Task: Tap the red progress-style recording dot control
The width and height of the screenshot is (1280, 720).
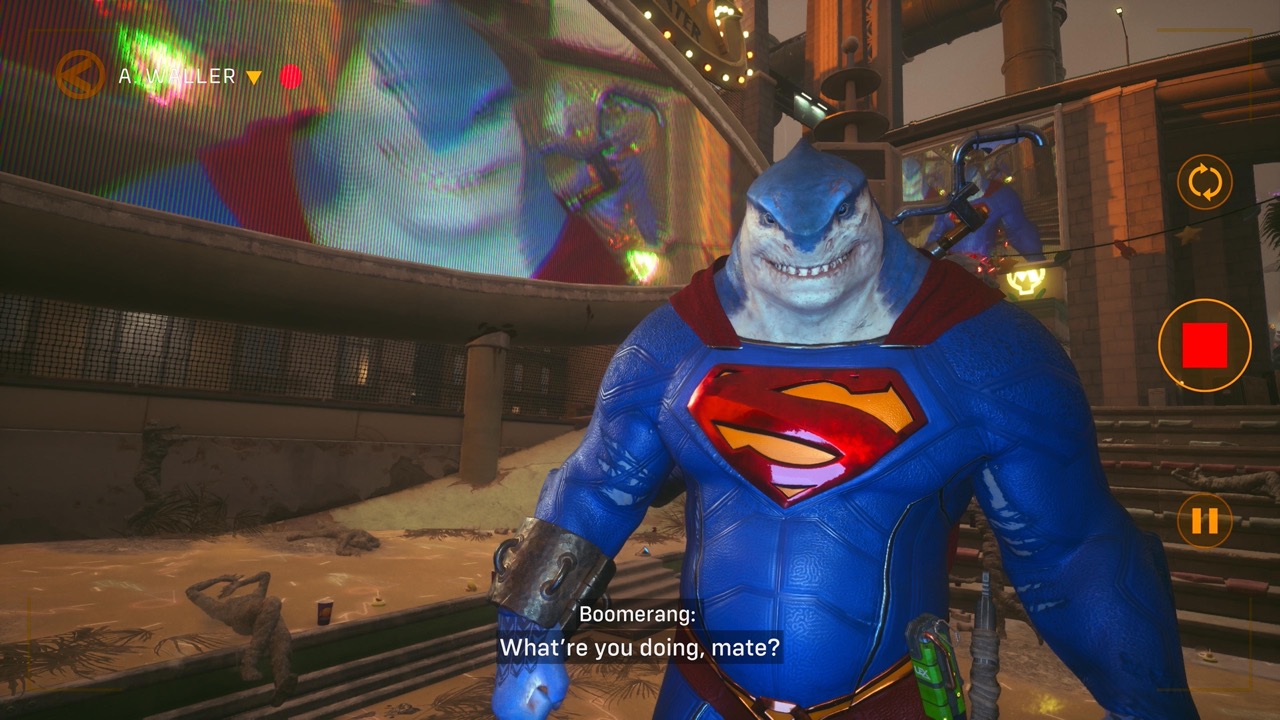Action: pos(291,74)
